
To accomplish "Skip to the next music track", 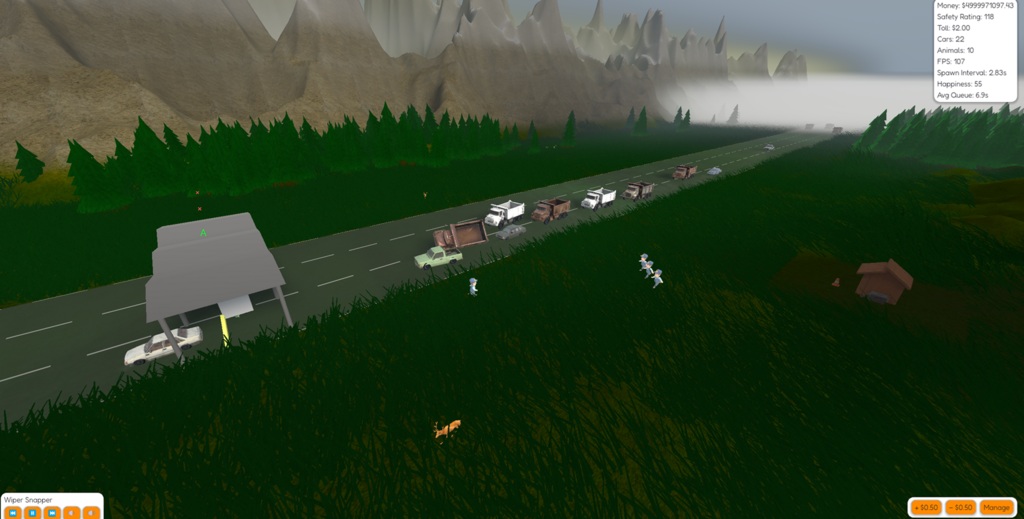I will tap(51, 512).
